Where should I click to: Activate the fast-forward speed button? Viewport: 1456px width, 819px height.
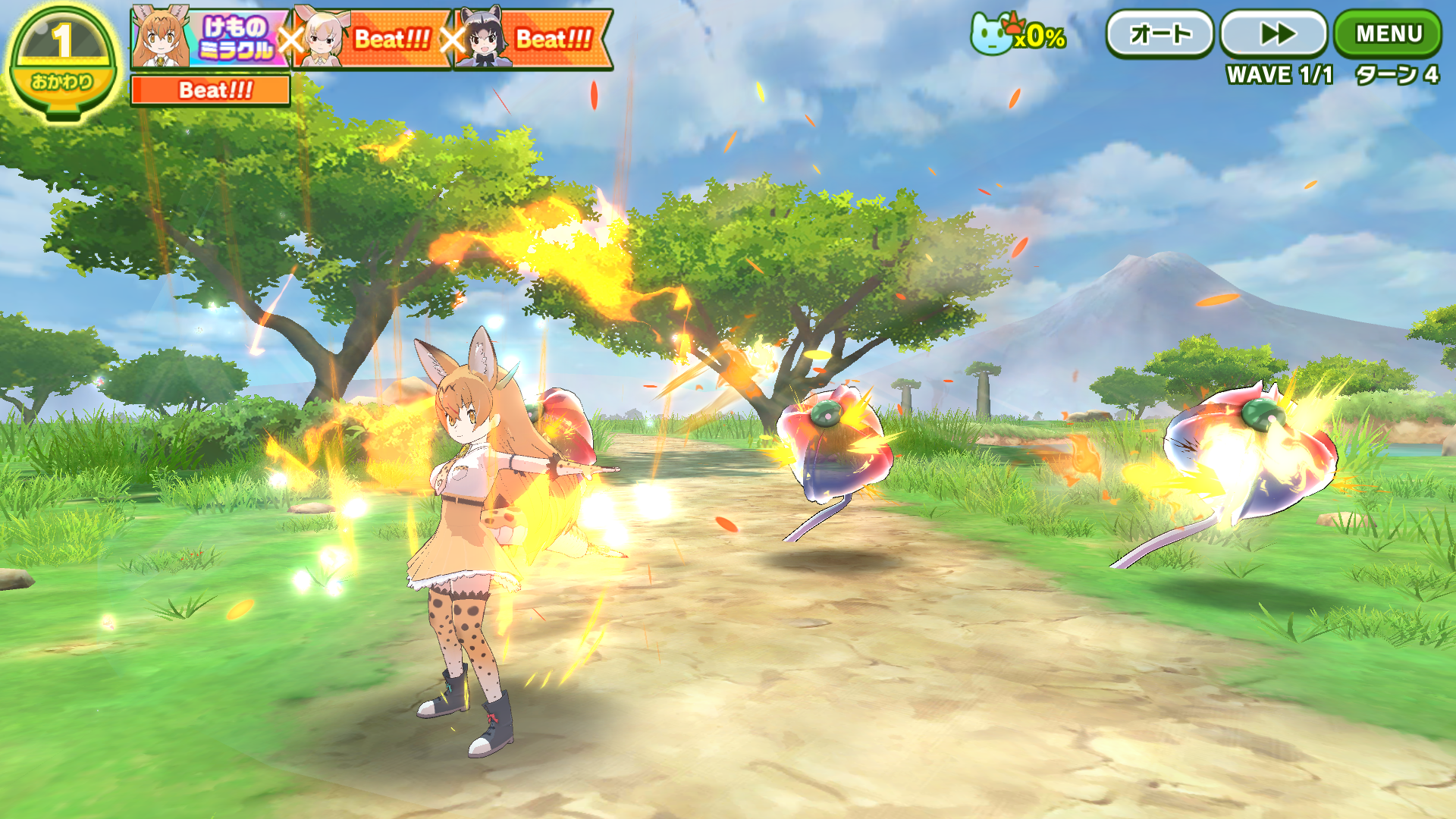[1276, 34]
